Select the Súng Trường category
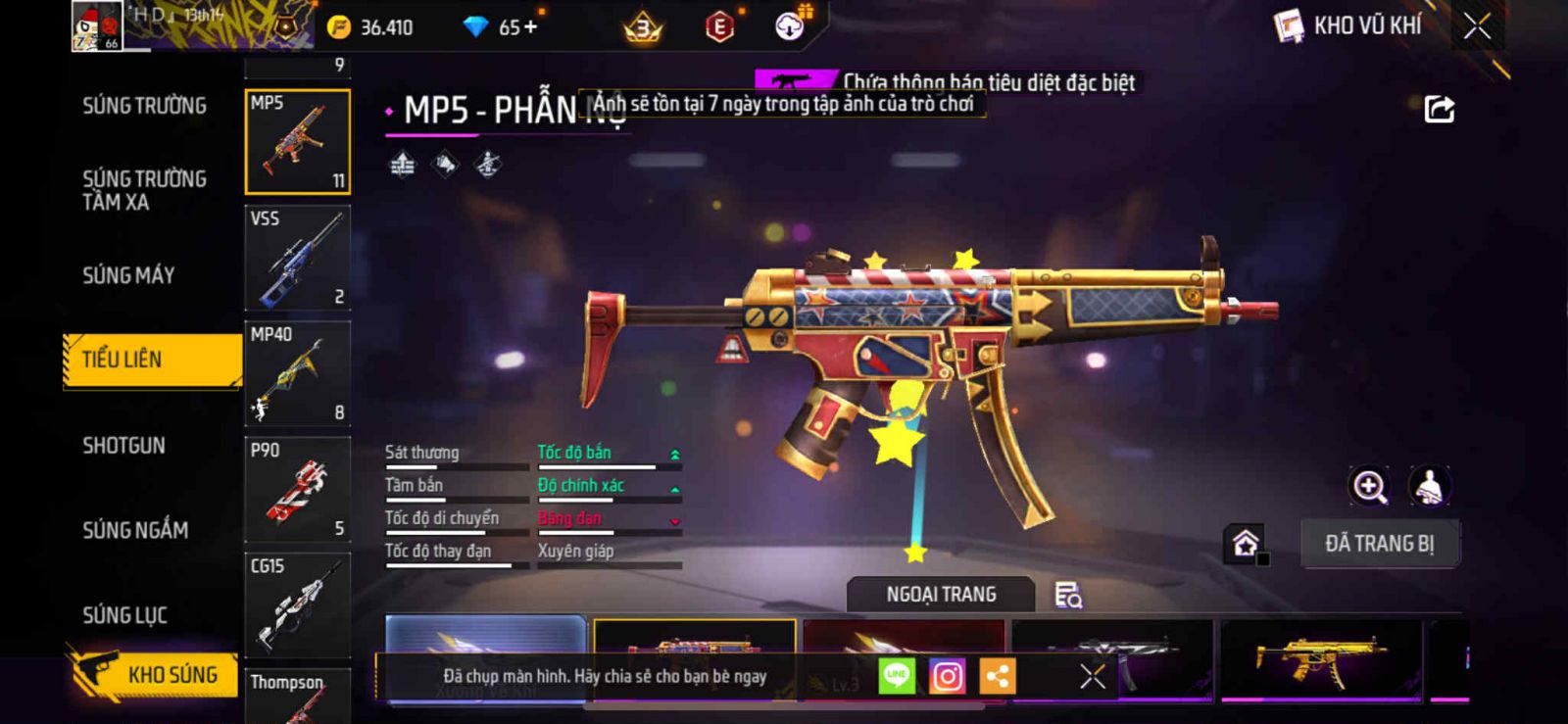This screenshot has height=724, width=1568. tap(144, 106)
